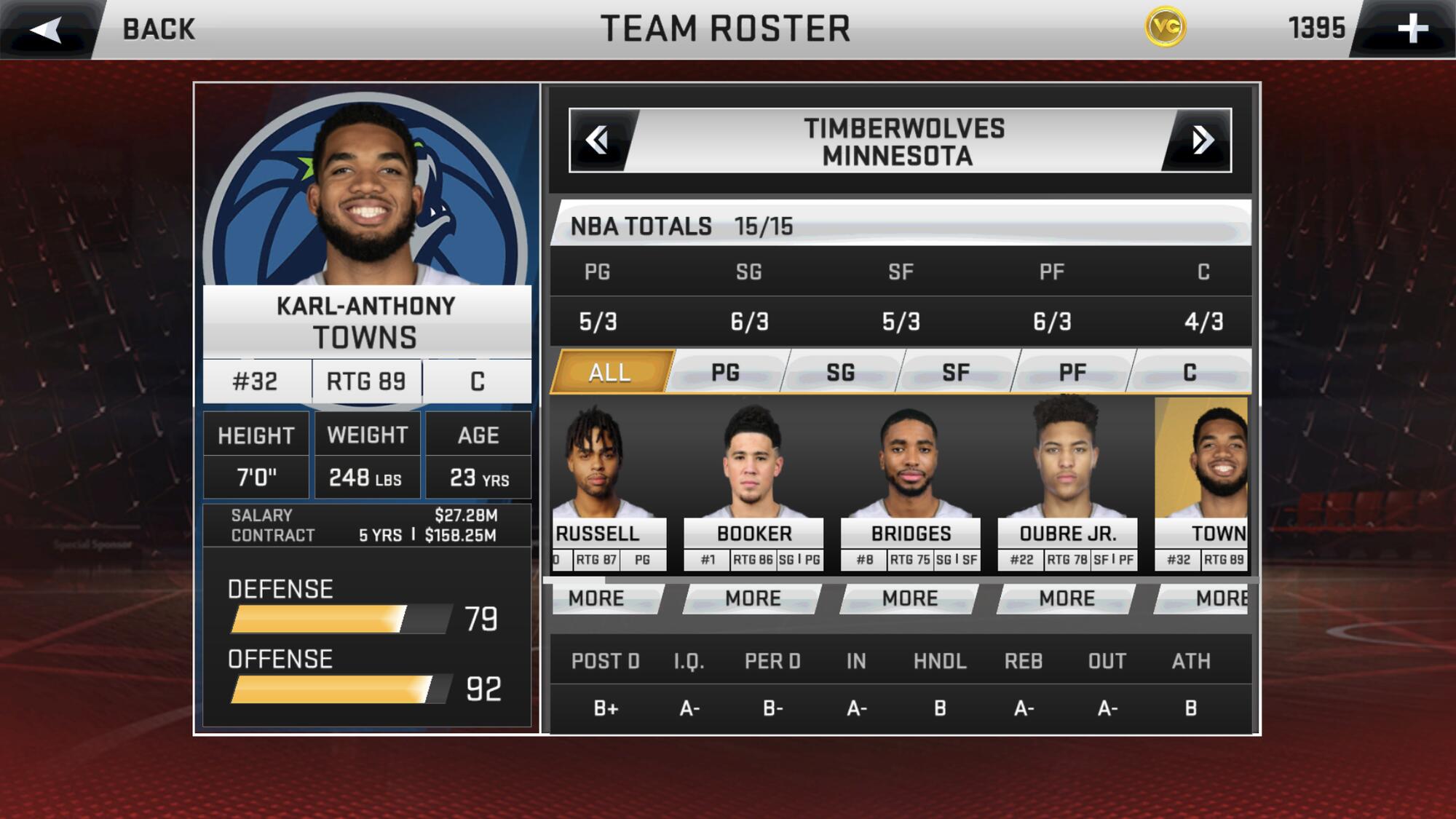The image size is (1456, 819).
Task: Open the C position tab
Action: 1190,372
